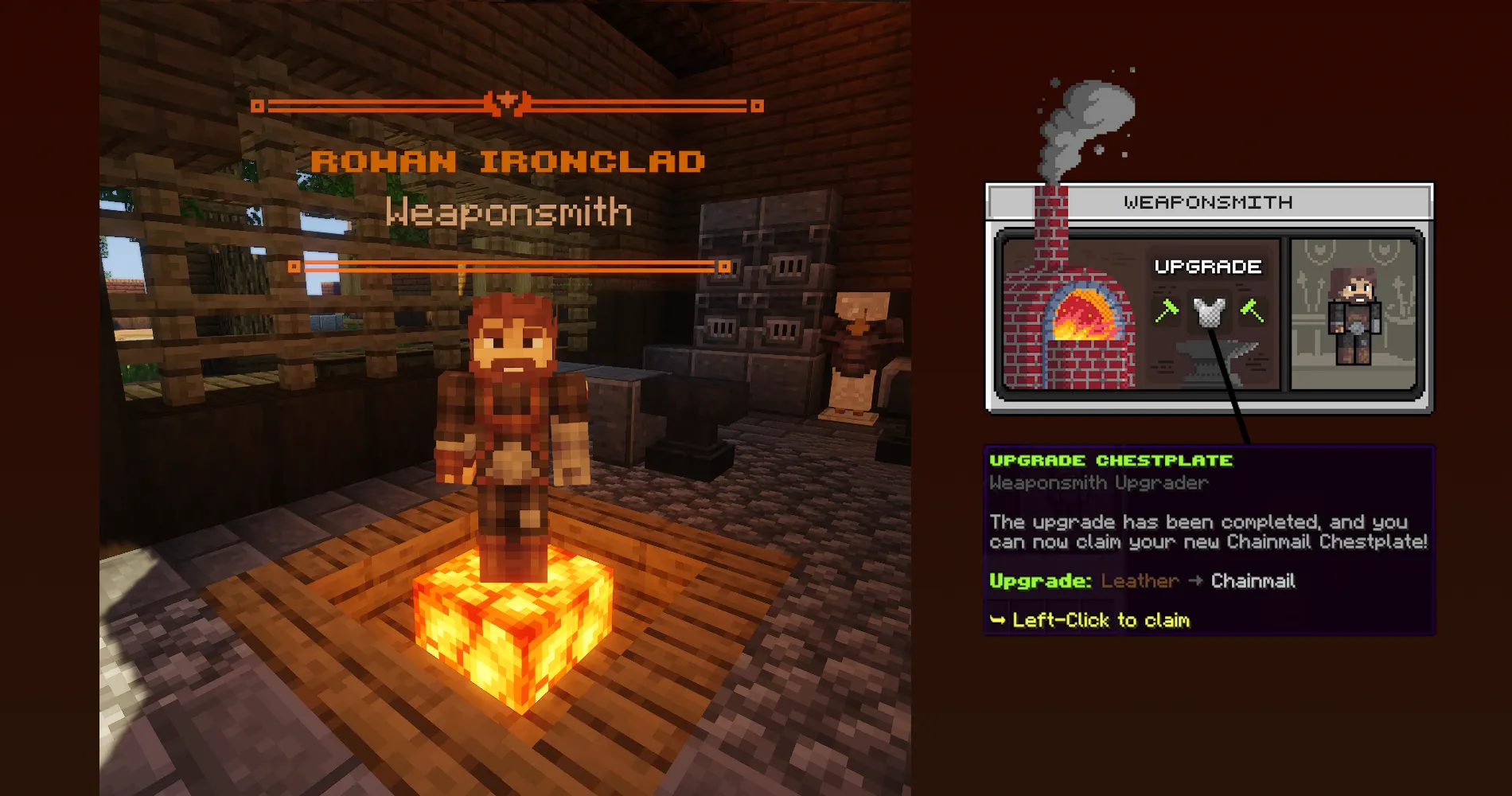Click the yellow claim arrow icon
Image resolution: width=1512 pixels, height=796 pixels.
pyautogui.click(x=998, y=619)
